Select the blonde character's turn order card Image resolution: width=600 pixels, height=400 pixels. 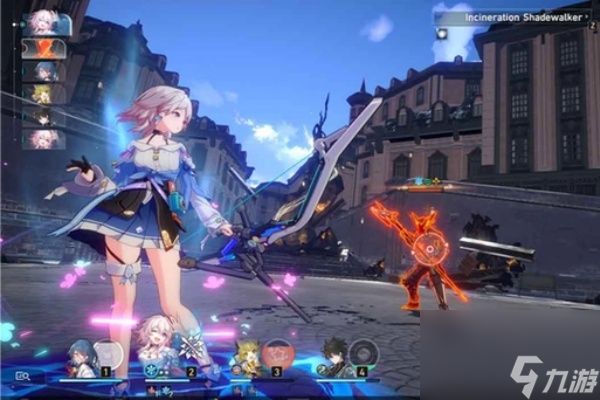(x=44, y=94)
